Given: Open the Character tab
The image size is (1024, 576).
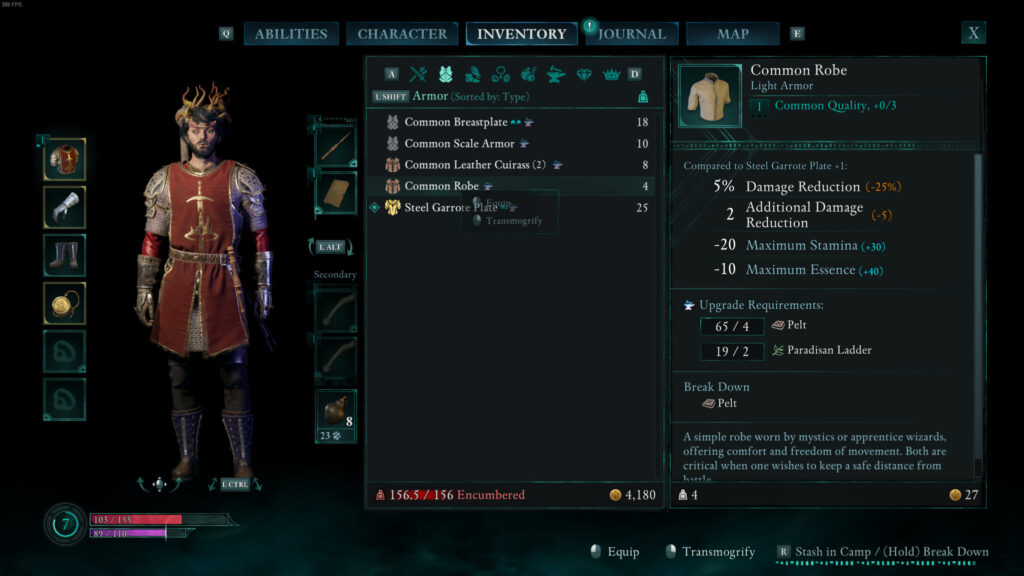Looking at the screenshot, I should [x=402, y=34].
